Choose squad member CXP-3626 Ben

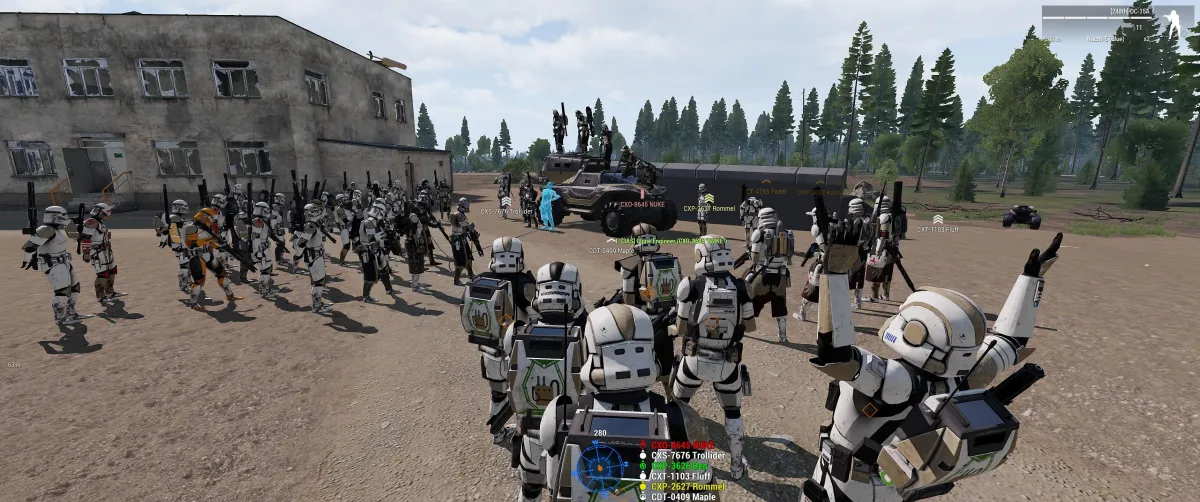click(x=680, y=466)
